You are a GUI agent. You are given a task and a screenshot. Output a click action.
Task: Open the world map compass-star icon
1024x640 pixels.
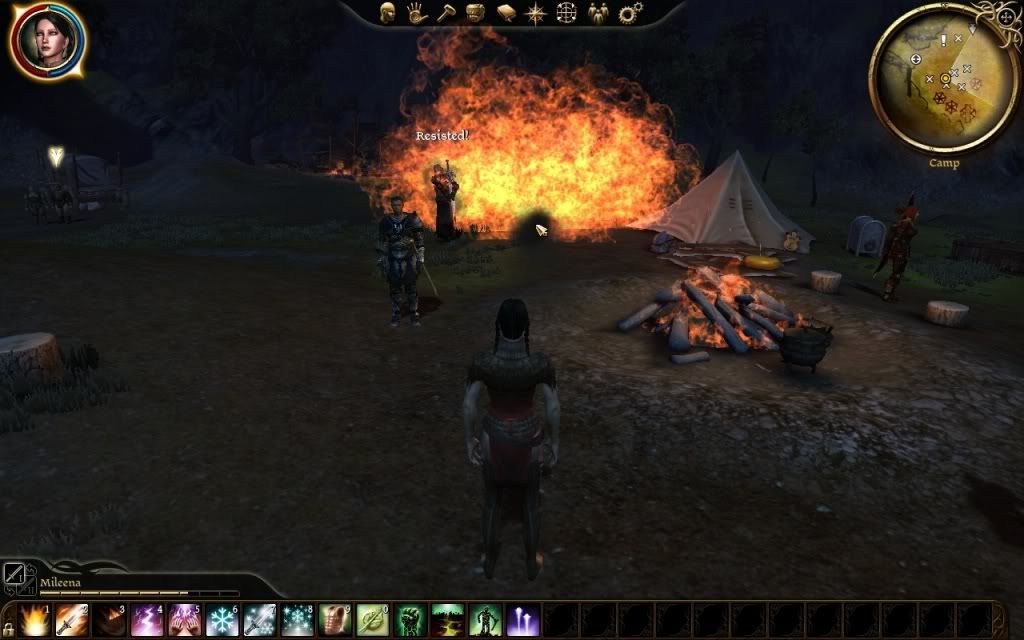tap(537, 13)
